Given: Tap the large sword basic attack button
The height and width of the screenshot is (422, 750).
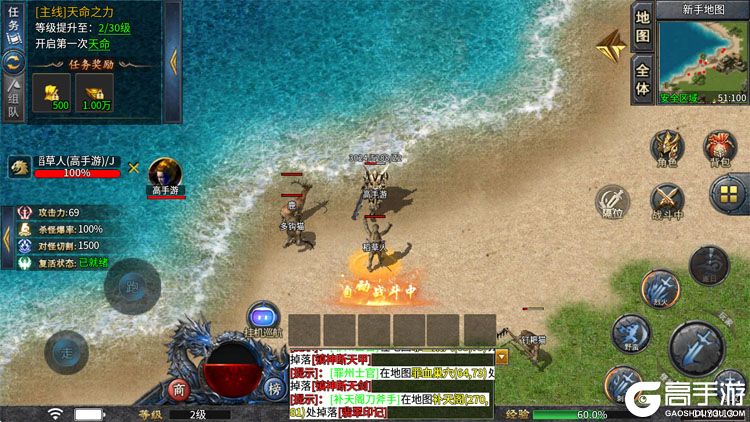Looking at the screenshot, I should tap(696, 346).
